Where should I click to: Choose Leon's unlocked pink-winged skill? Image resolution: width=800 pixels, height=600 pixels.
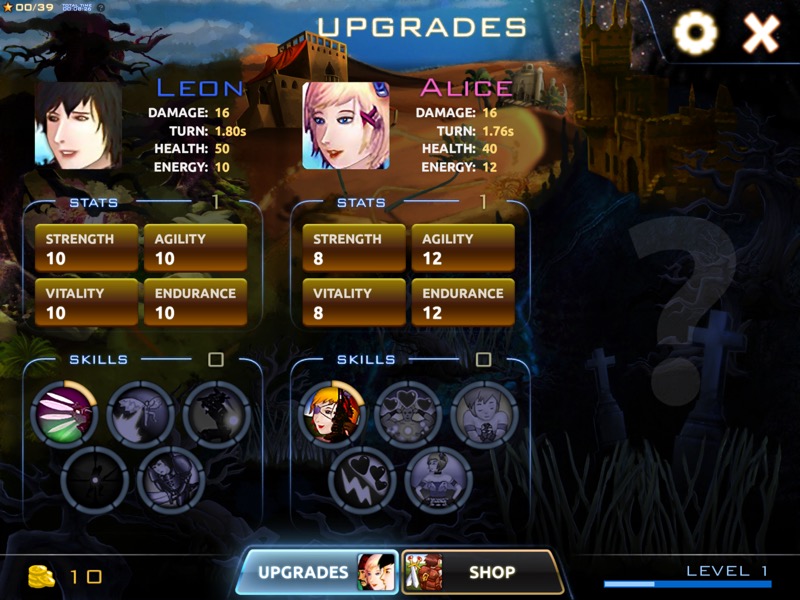pos(65,413)
